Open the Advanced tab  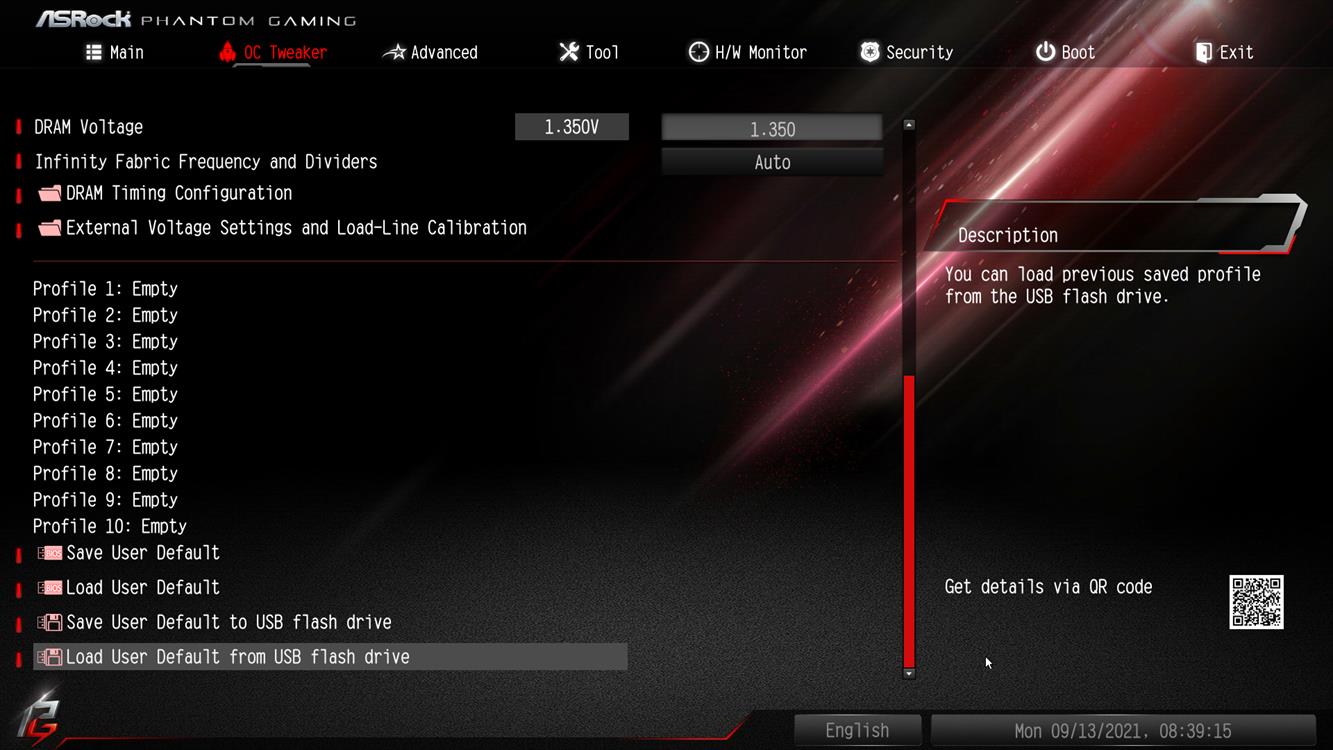tap(431, 52)
